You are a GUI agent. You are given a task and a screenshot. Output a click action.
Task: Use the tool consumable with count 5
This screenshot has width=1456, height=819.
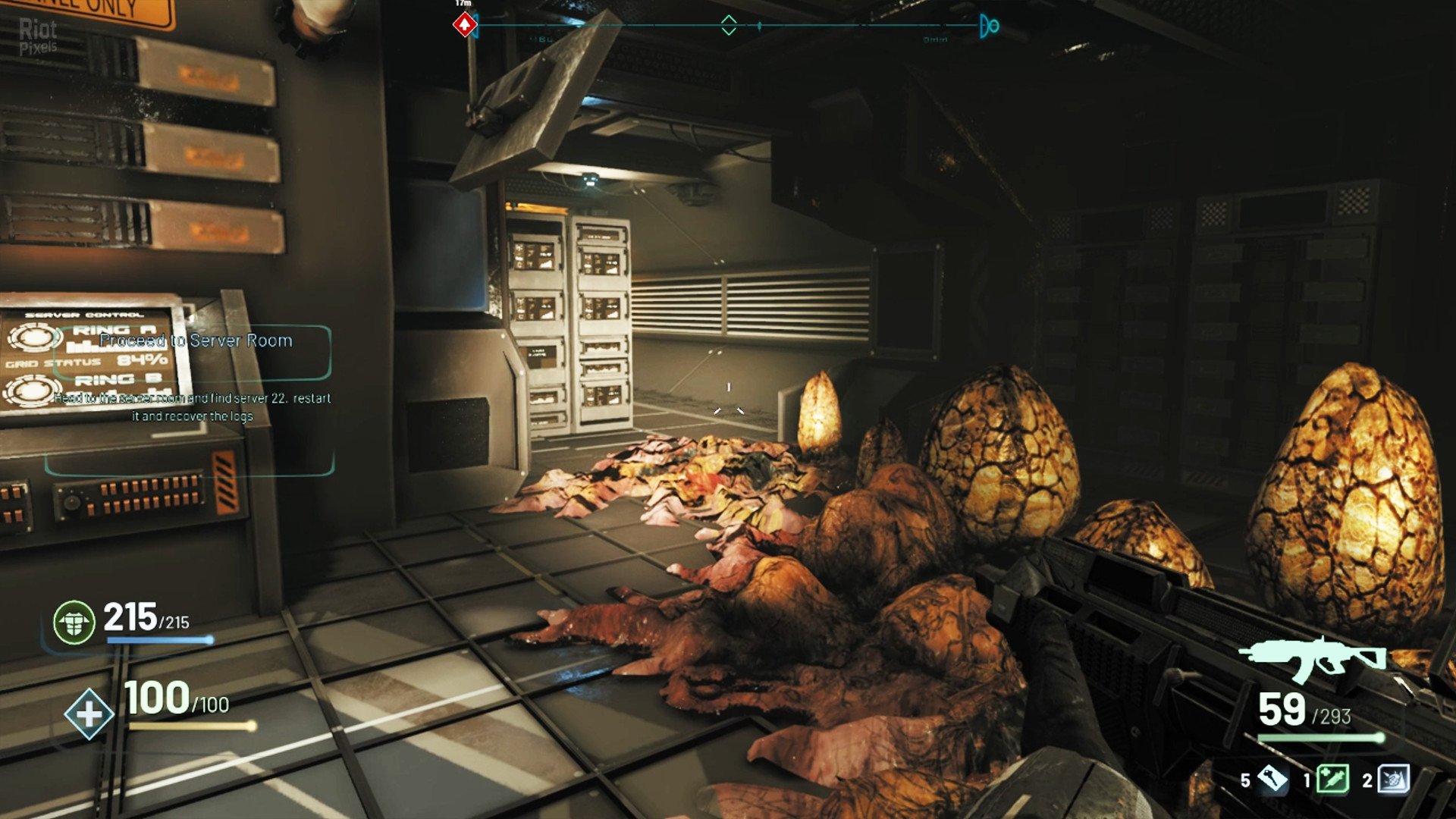pyautogui.click(x=1272, y=779)
